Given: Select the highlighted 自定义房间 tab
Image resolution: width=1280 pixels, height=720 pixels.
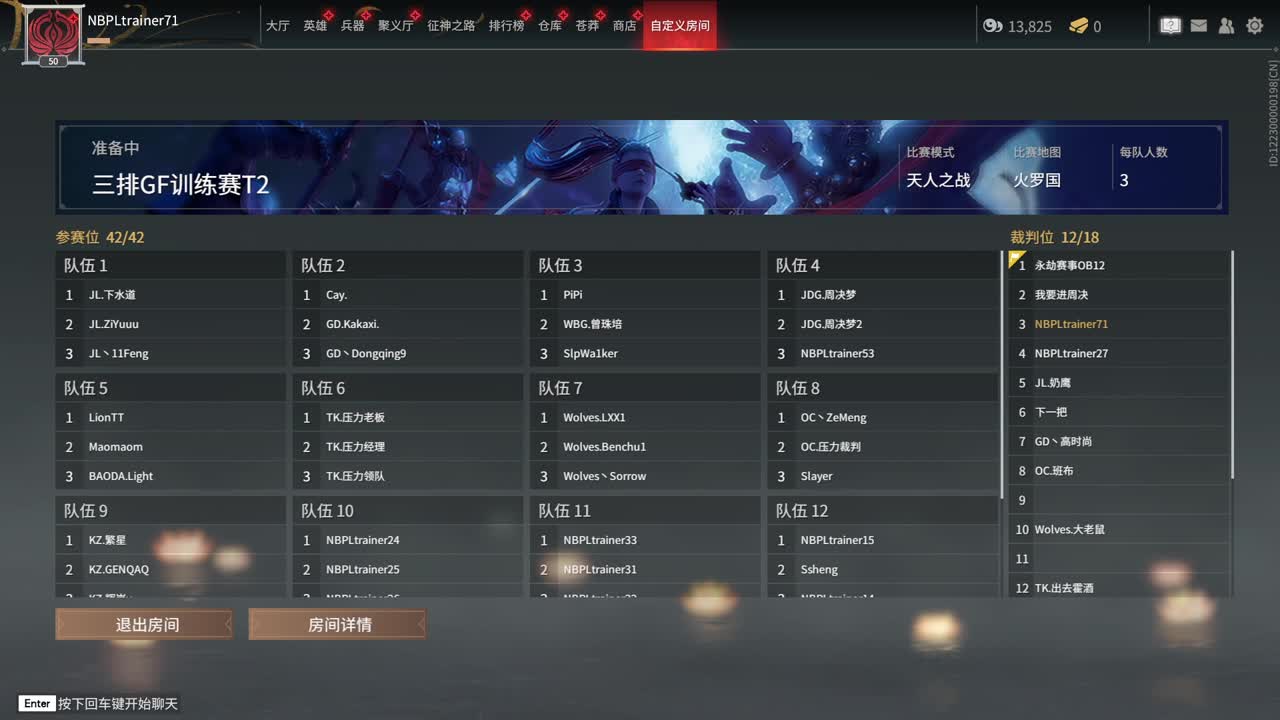Looking at the screenshot, I should [x=679, y=26].
